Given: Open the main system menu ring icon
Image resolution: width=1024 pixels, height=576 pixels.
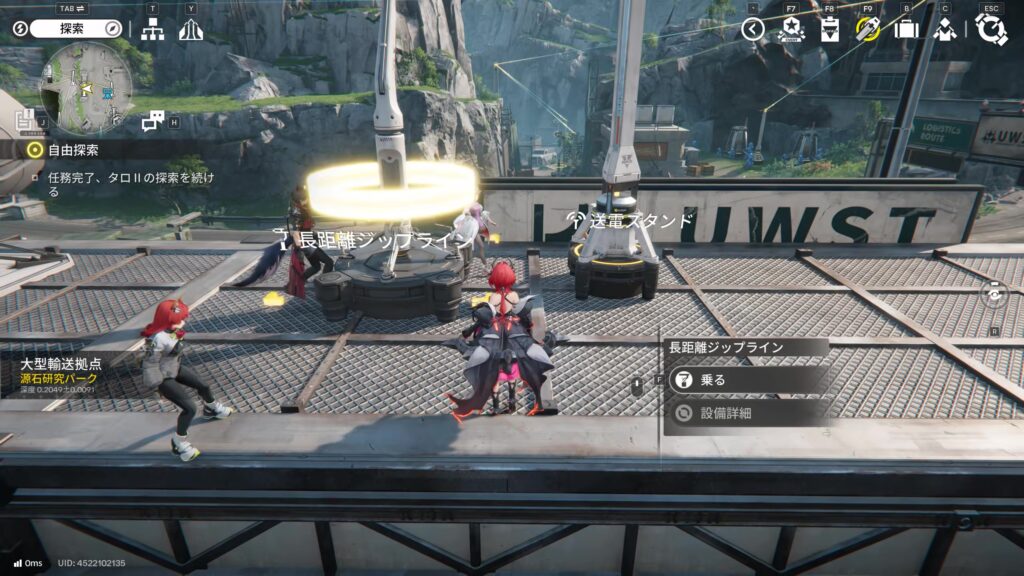Looking at the screenshot, I should (x=991, y=29).
